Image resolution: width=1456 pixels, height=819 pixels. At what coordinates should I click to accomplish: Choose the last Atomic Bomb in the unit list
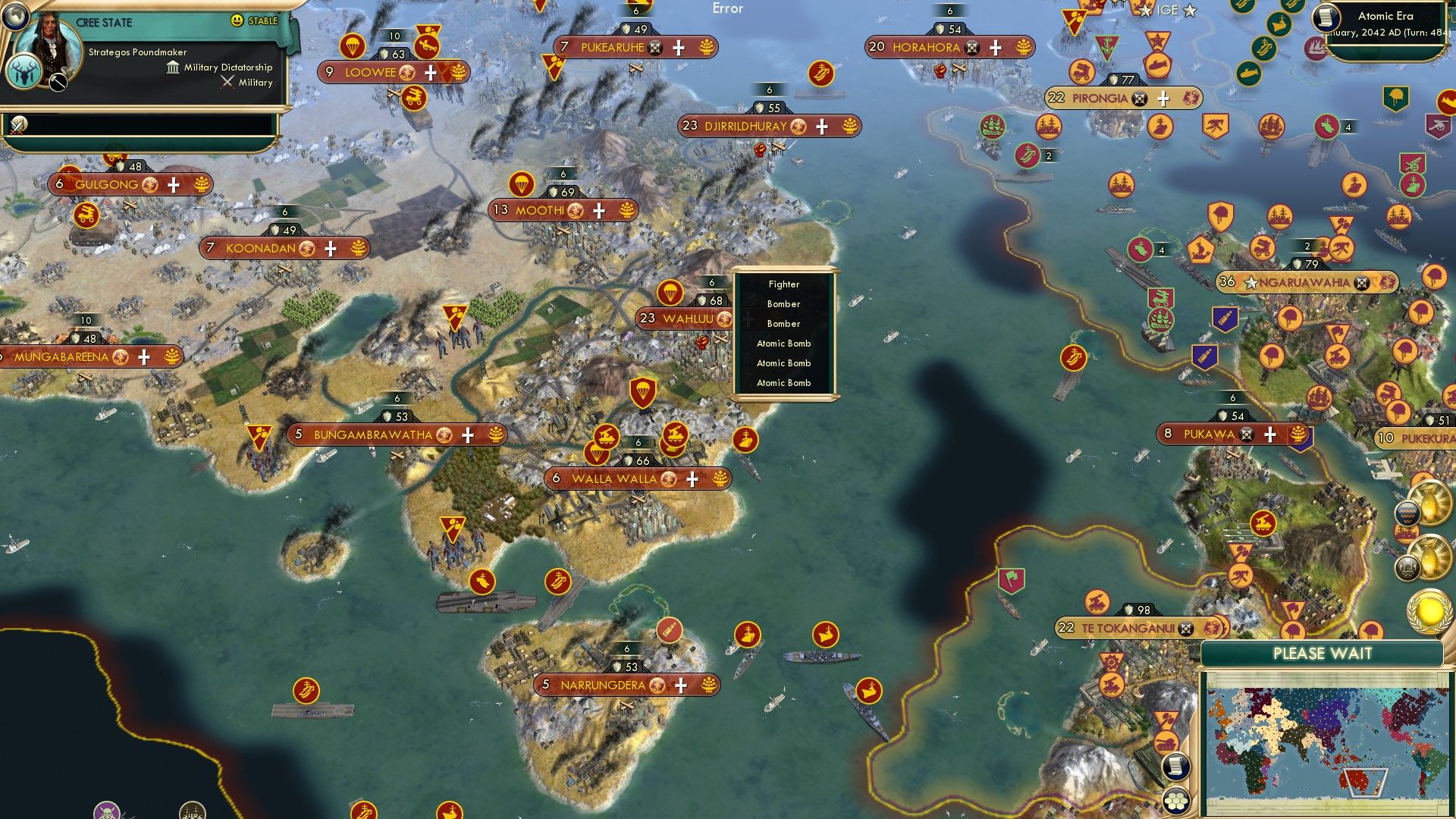click(784, 383)
